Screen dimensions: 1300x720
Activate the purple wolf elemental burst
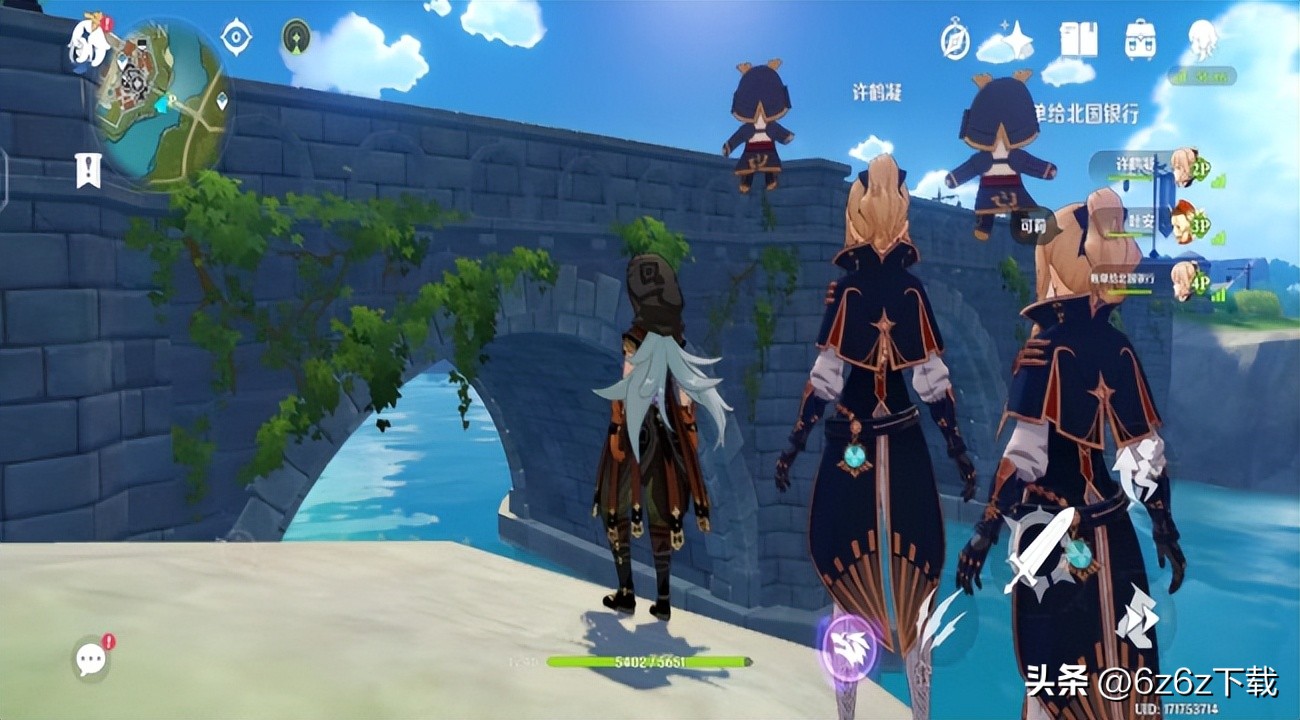(x=848, y=646)
